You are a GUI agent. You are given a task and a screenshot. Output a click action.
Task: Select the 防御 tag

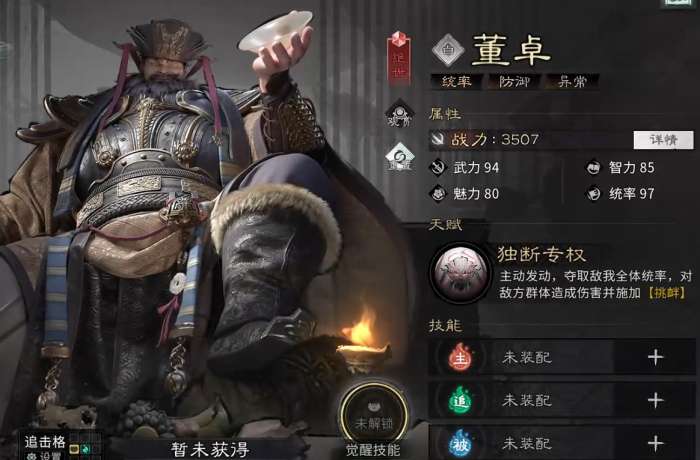513,82
